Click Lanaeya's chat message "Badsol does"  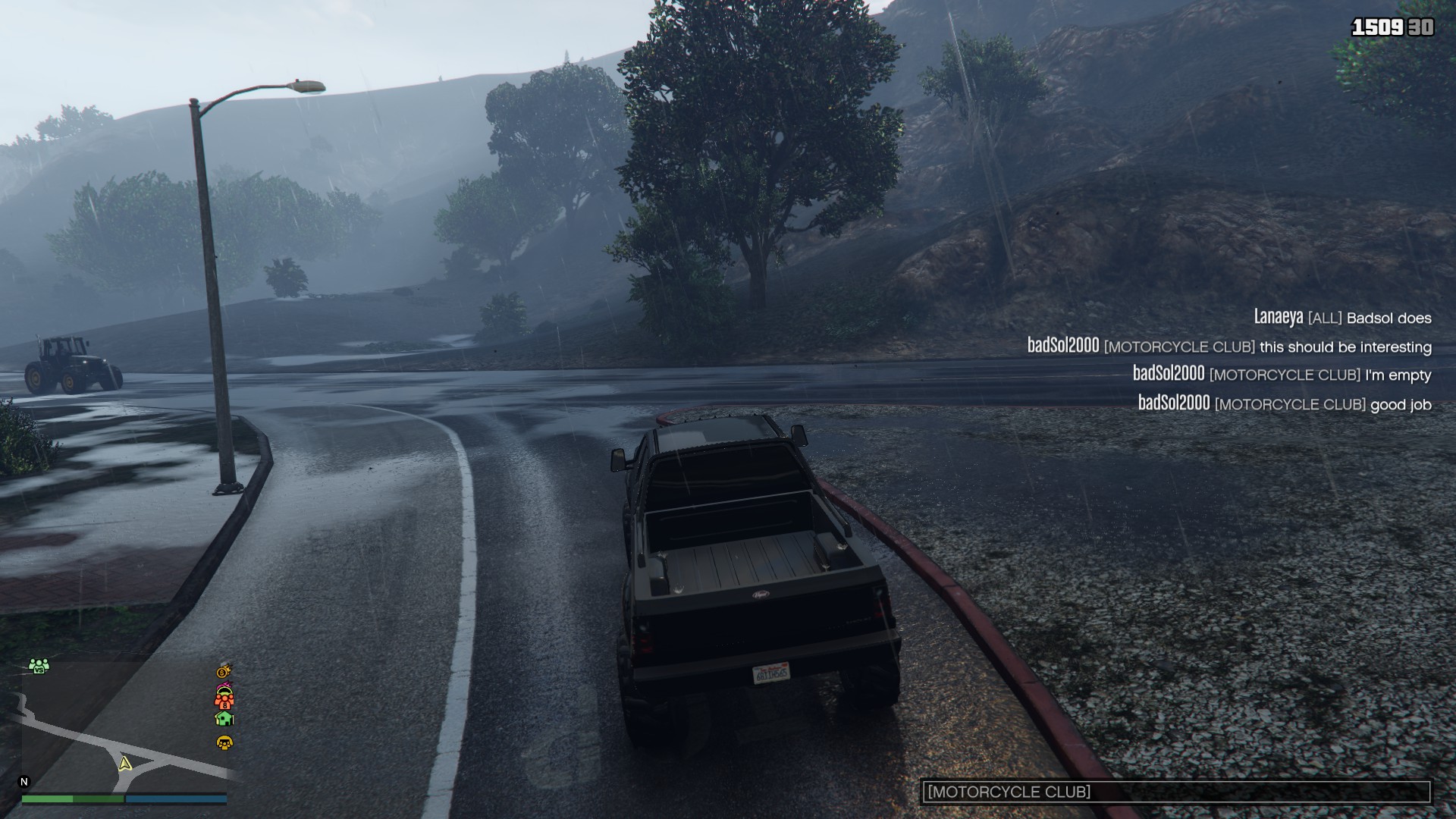(x=1342, y=318)
